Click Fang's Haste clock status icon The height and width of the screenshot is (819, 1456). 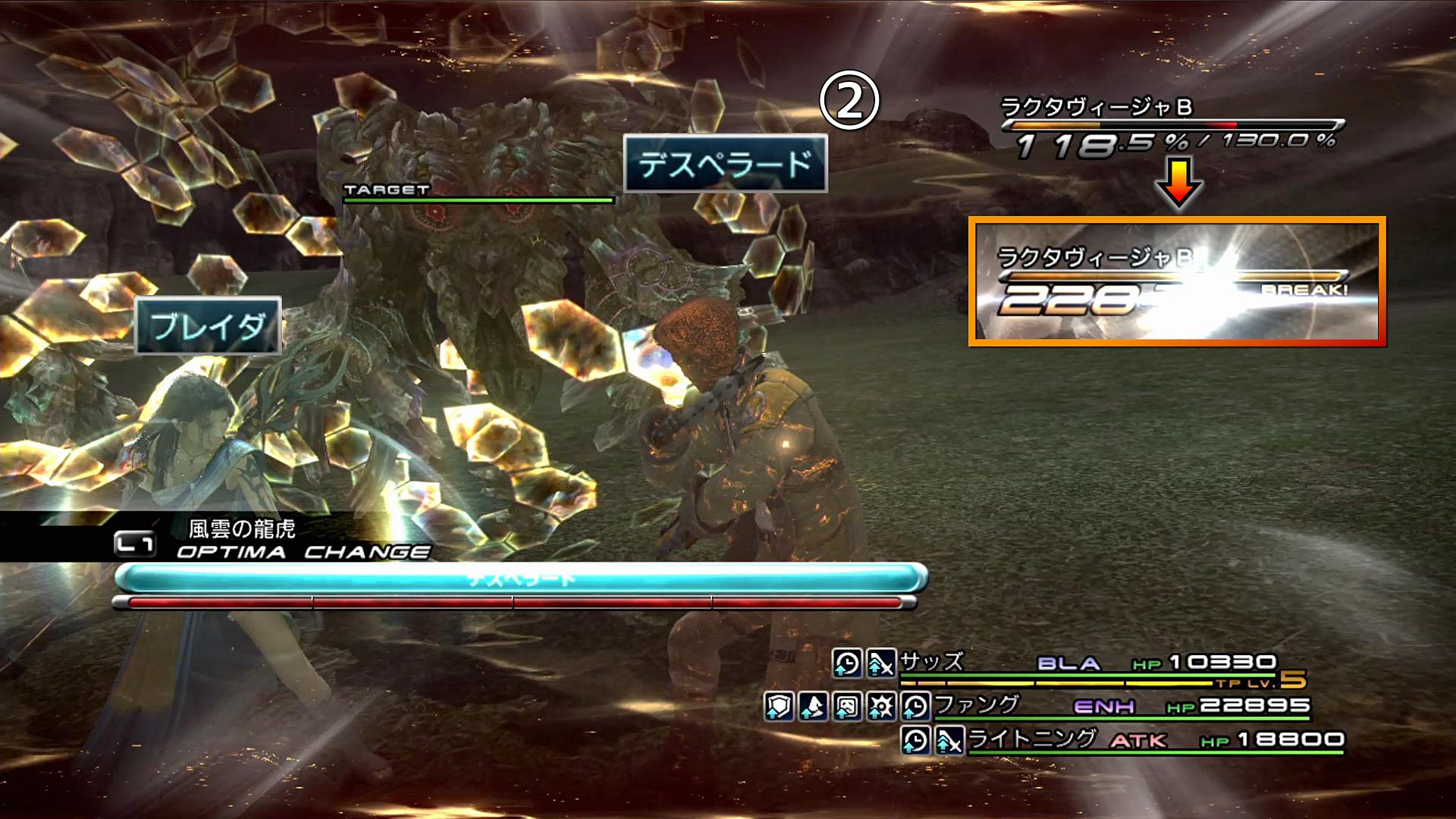915,707
